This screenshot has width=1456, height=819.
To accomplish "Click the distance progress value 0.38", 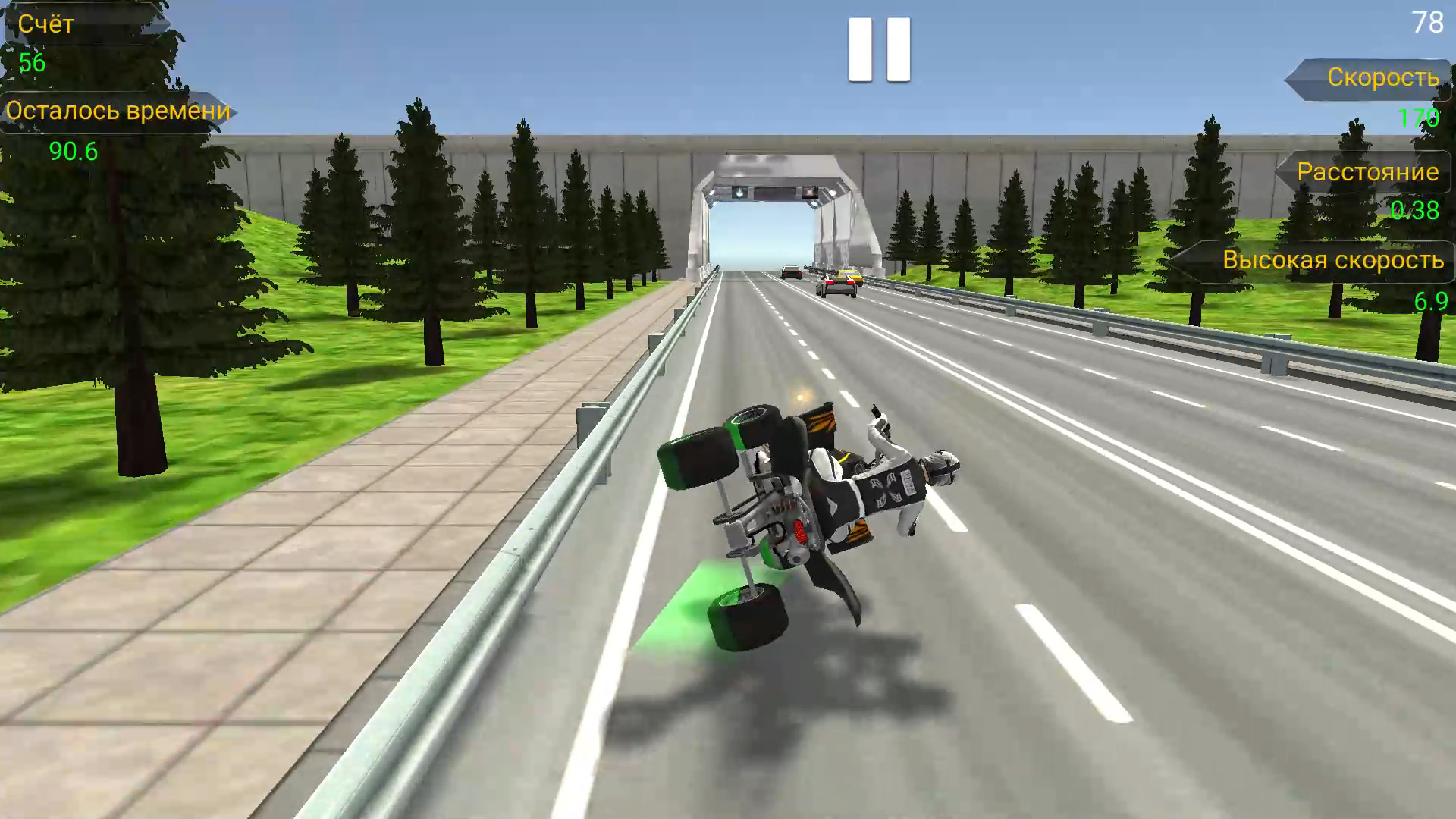I will (1415, 213).
